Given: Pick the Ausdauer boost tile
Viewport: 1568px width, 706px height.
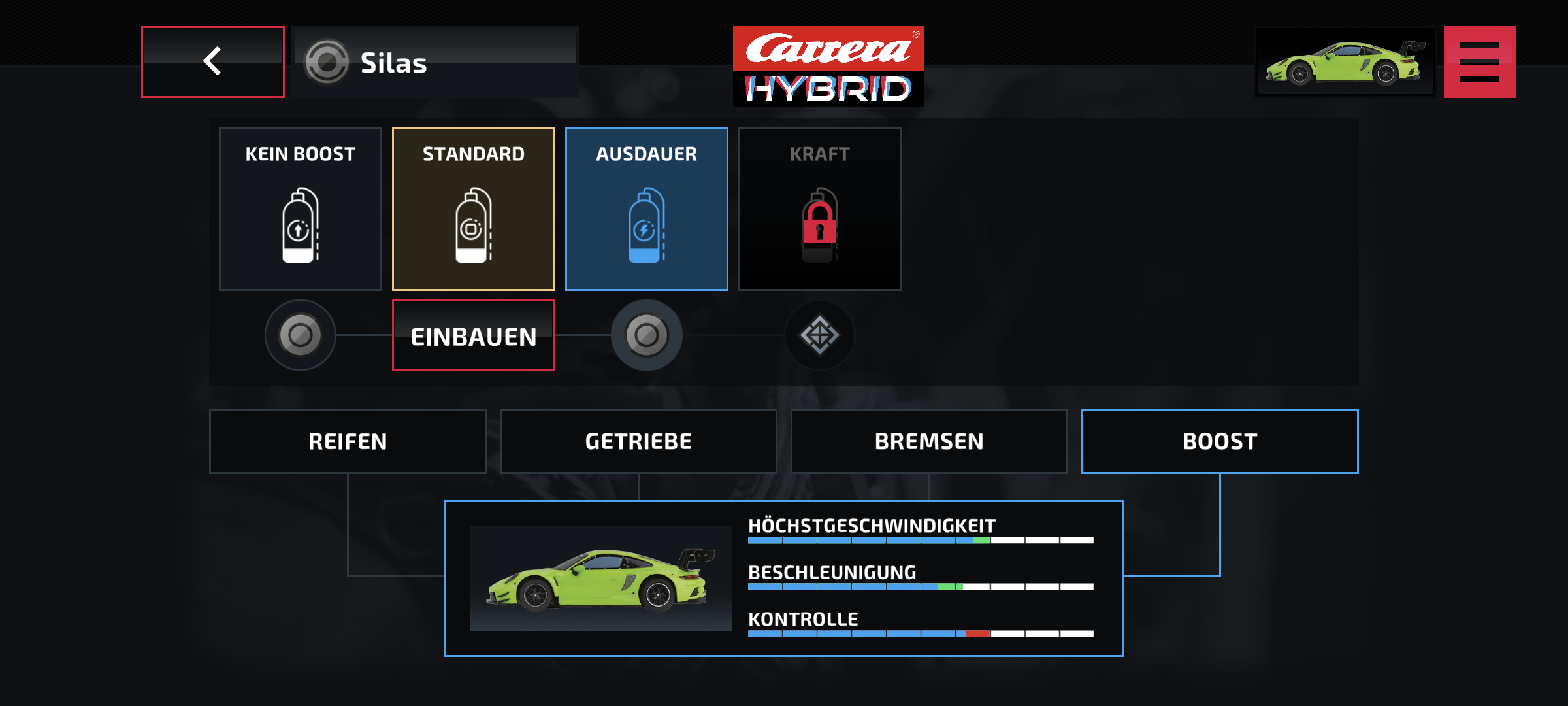Looking at the screenshot, I should pyautogui.click(x=647, y=209).
